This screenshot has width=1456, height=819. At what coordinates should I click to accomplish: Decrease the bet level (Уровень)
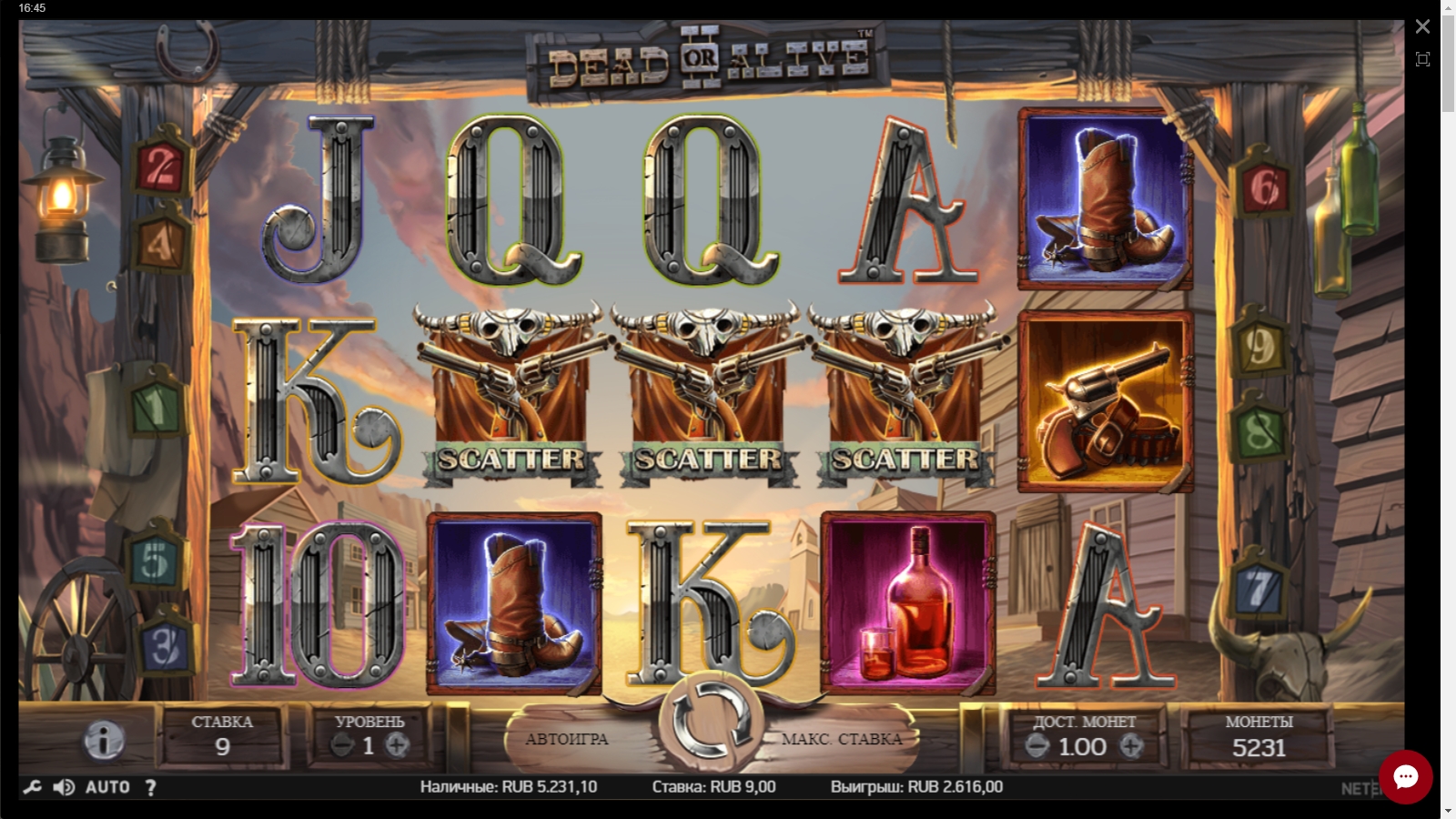342,746
